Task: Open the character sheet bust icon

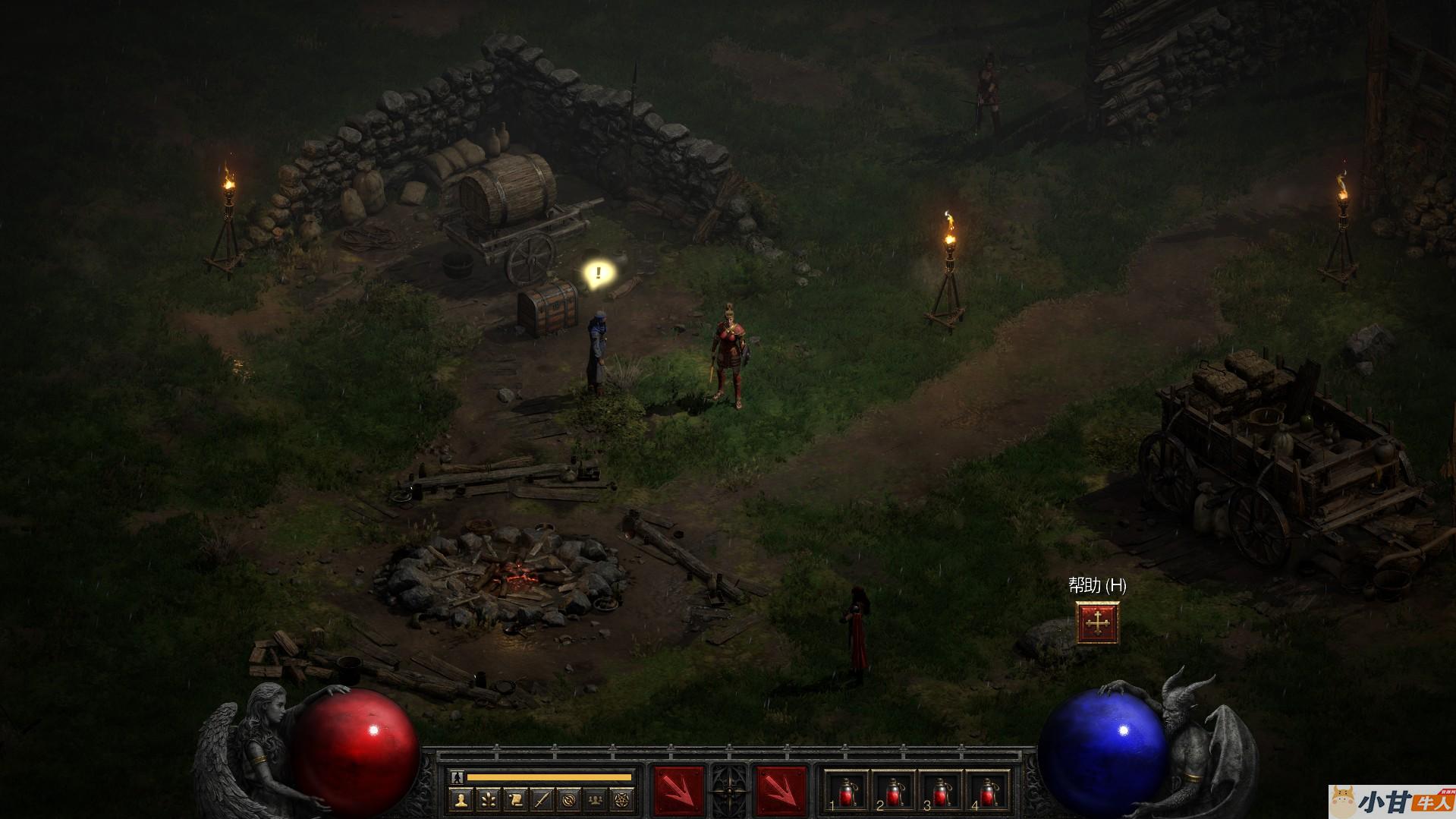Action: (461, 799)
